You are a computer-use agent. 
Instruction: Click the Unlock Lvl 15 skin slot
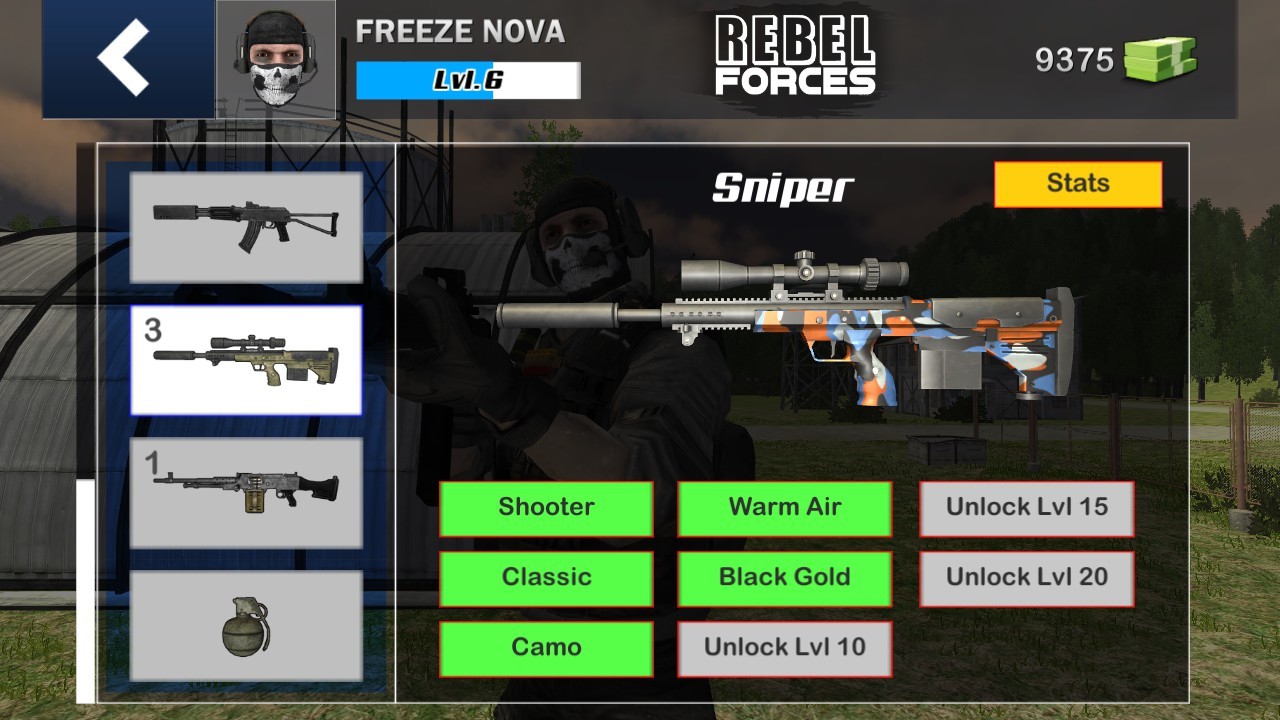(1027, 508)
